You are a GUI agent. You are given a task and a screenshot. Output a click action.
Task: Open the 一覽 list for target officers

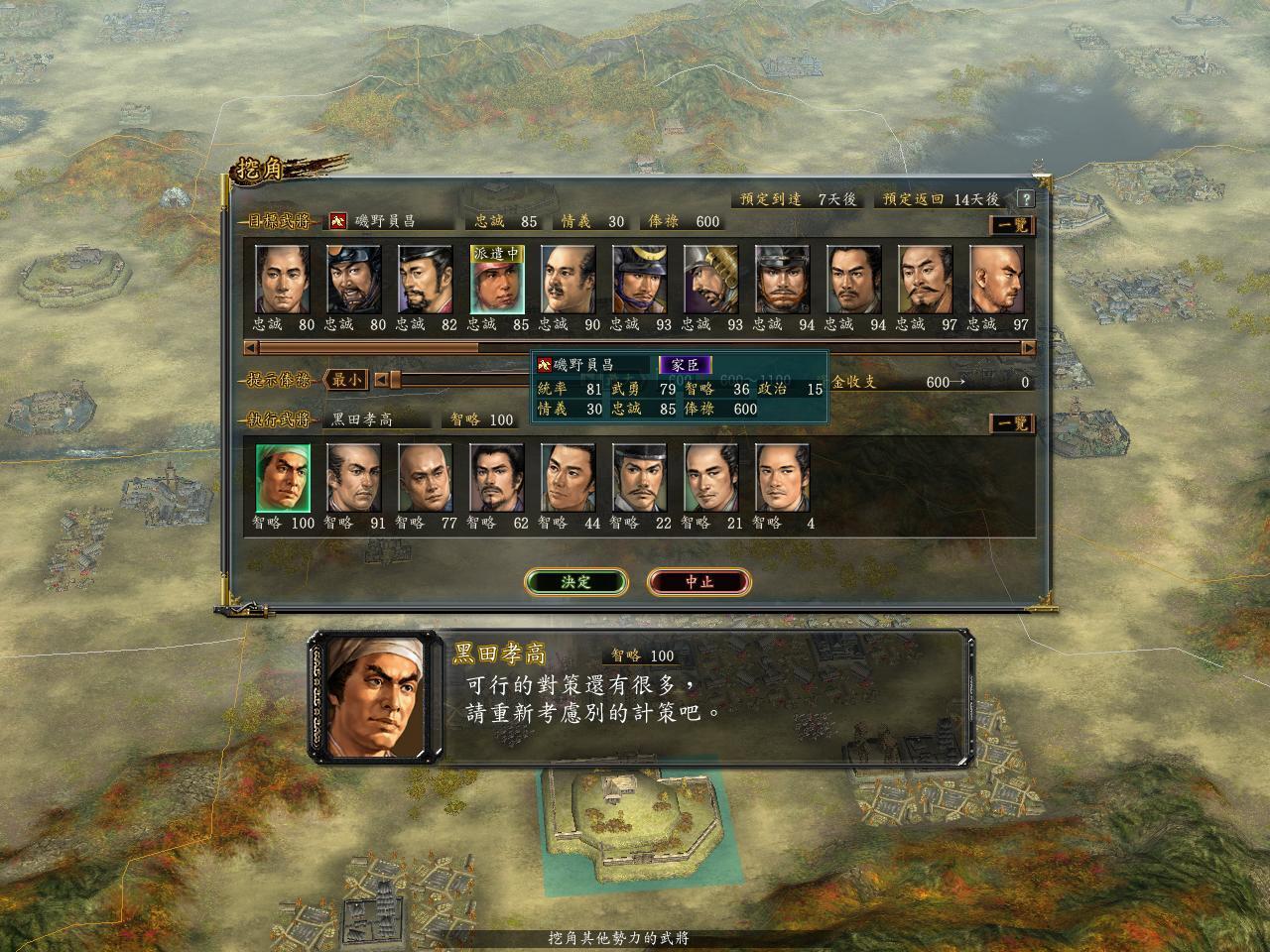coord(1012,225)
